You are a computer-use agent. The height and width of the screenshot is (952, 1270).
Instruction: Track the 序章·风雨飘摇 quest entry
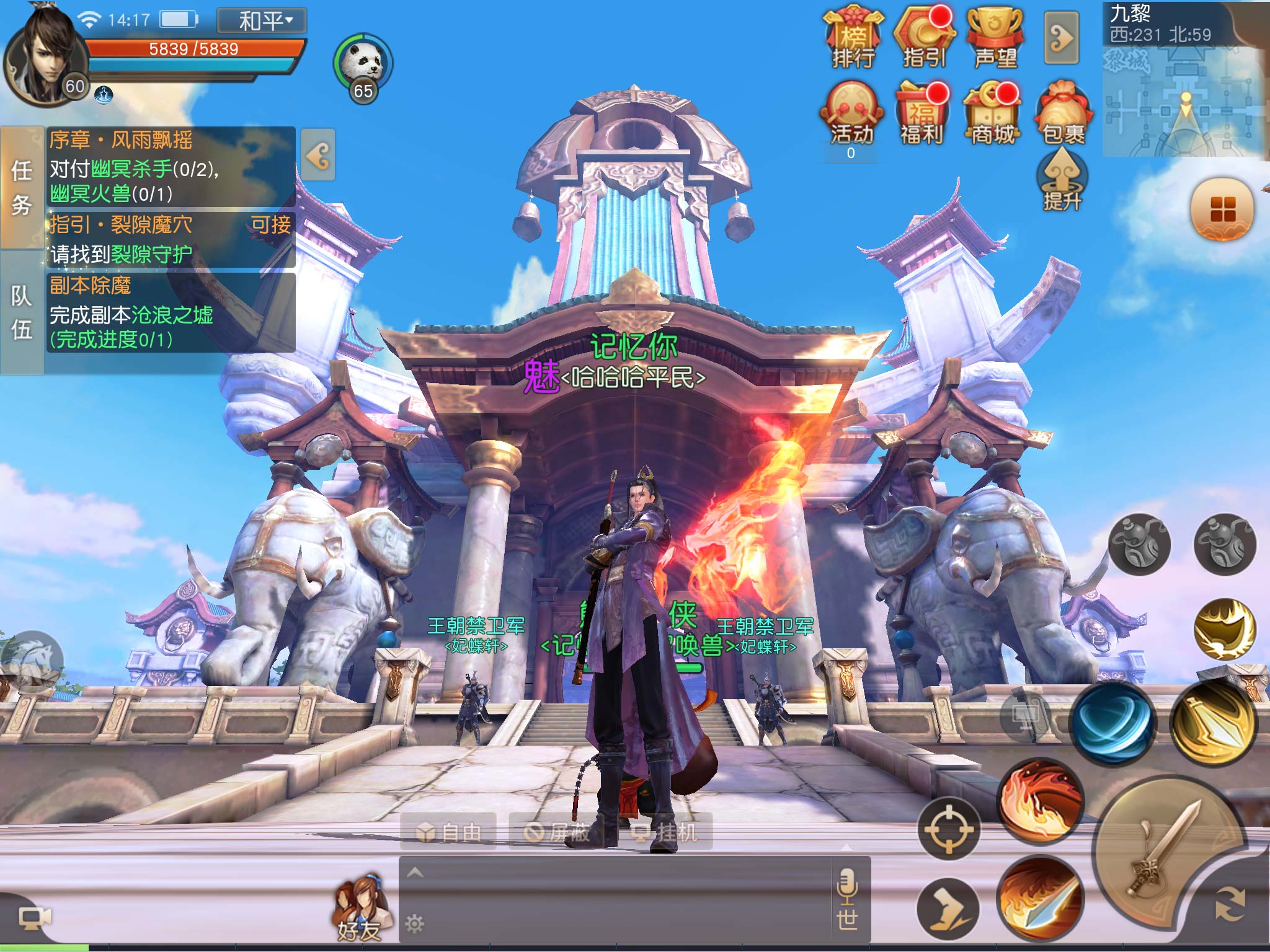pyautogui.click(x=171, y=166)
